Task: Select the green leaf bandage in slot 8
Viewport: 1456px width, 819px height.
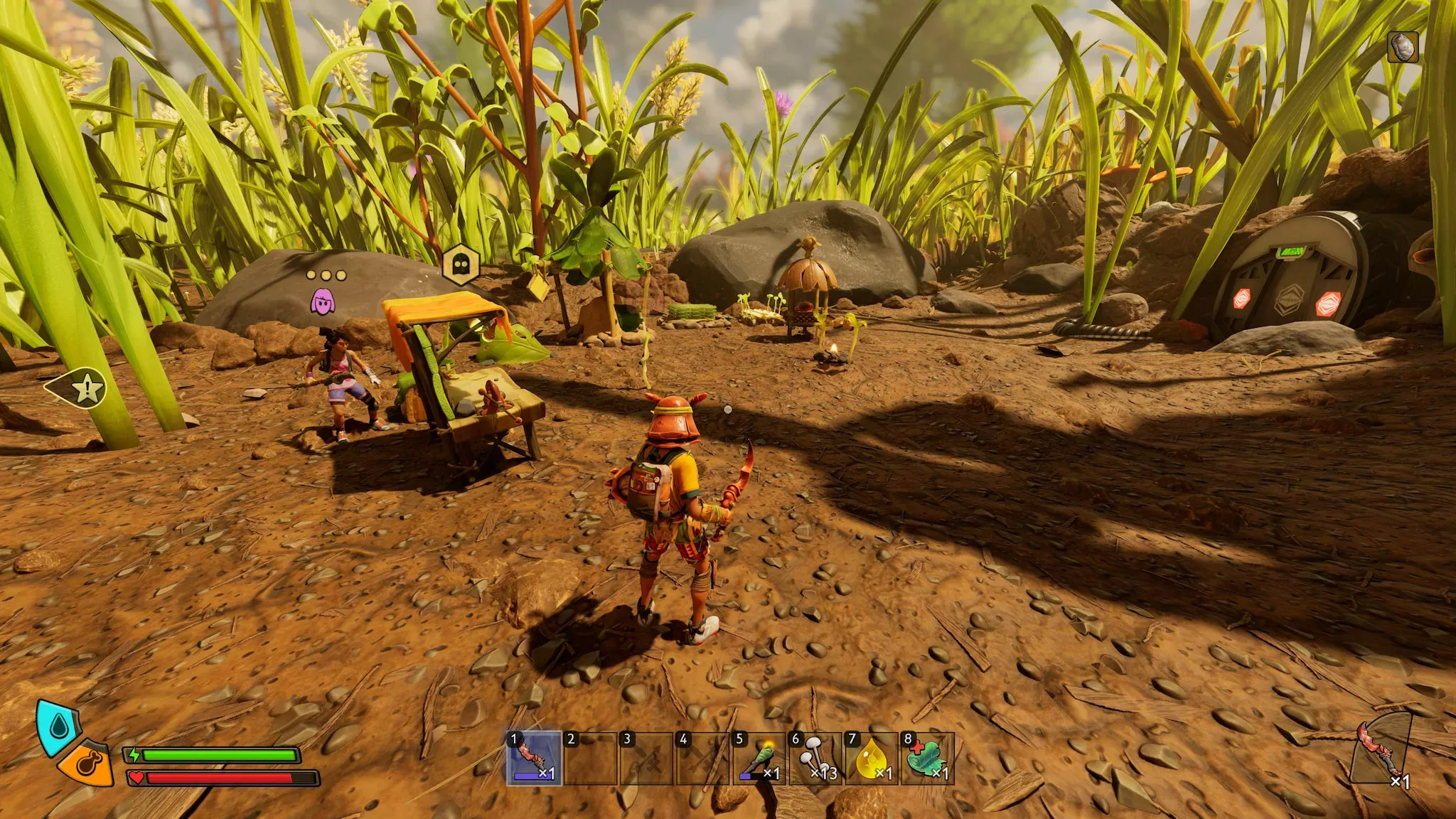Action: [927, 759]
